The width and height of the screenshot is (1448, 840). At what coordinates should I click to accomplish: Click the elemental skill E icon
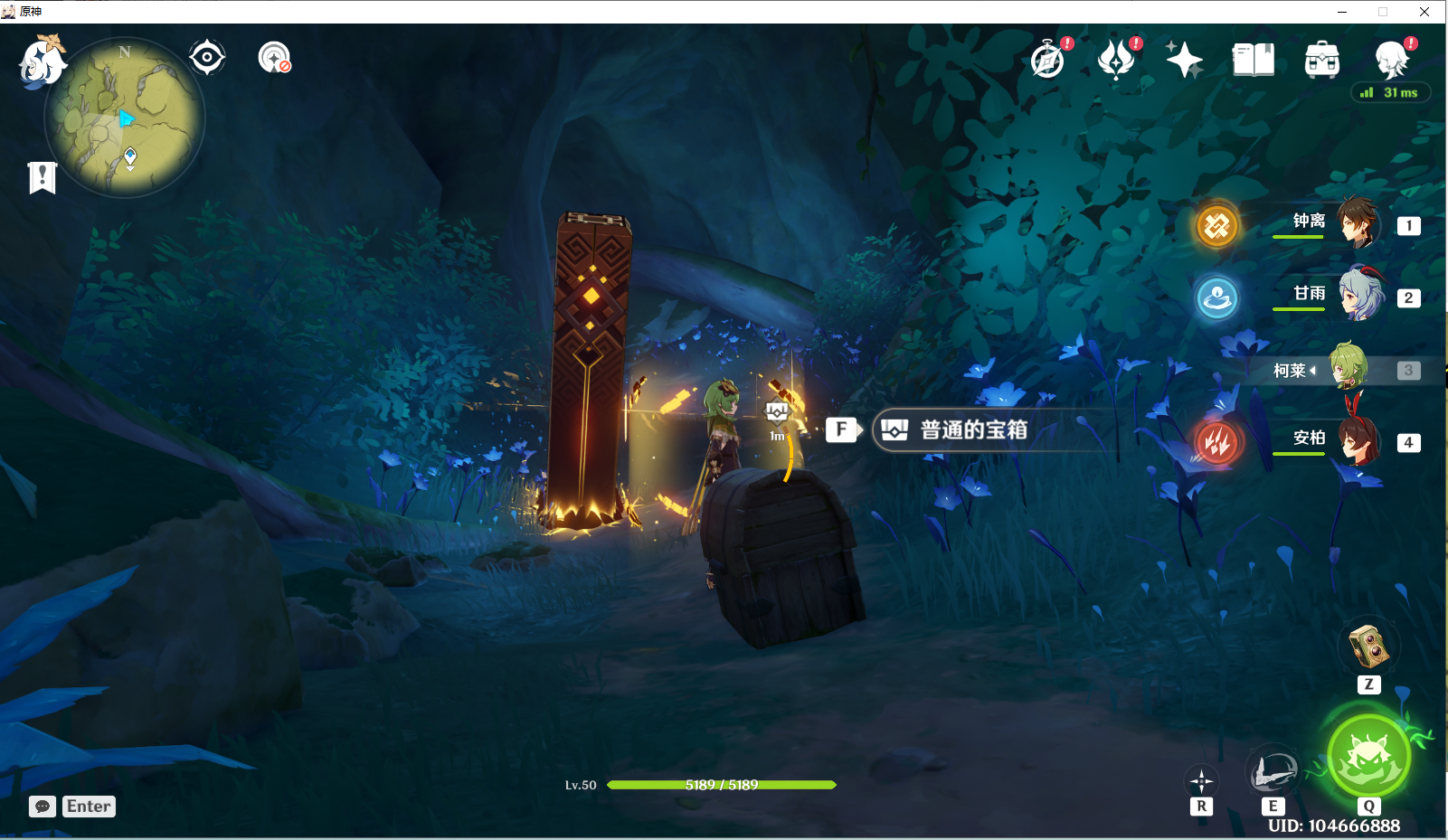tap(1273, 770)
